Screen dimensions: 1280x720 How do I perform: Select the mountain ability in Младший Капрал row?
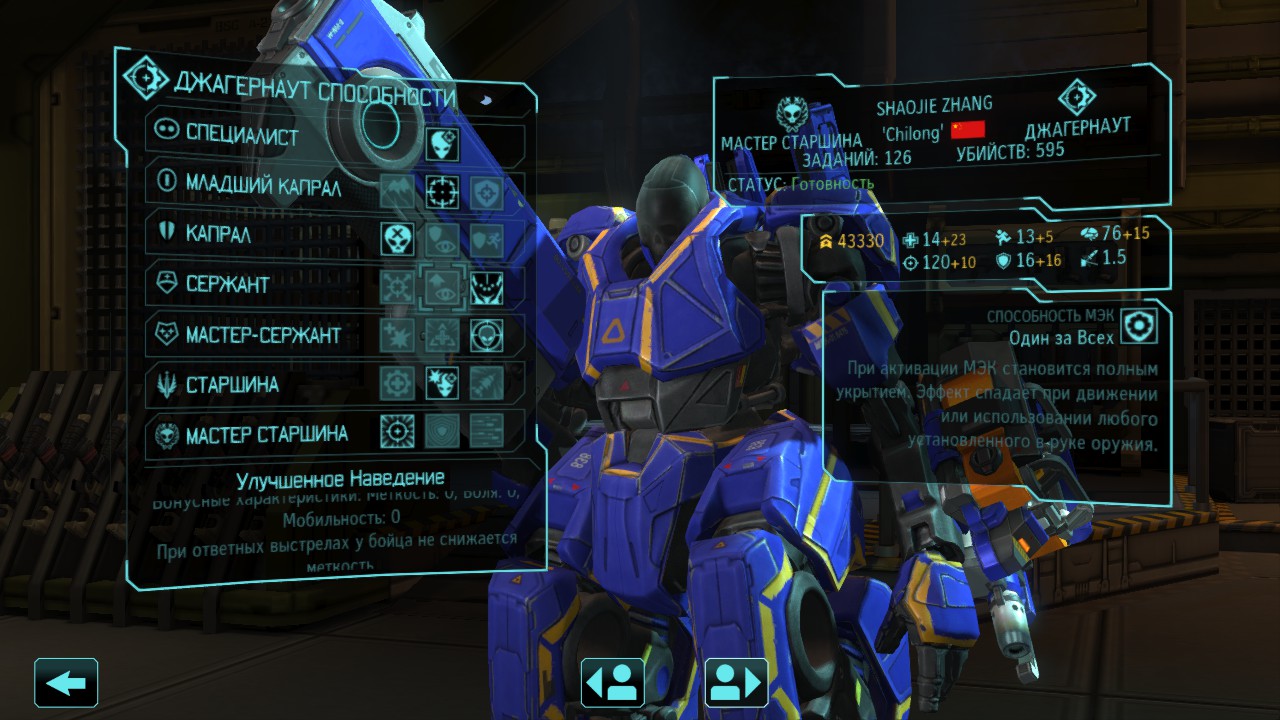pos(397,191)
